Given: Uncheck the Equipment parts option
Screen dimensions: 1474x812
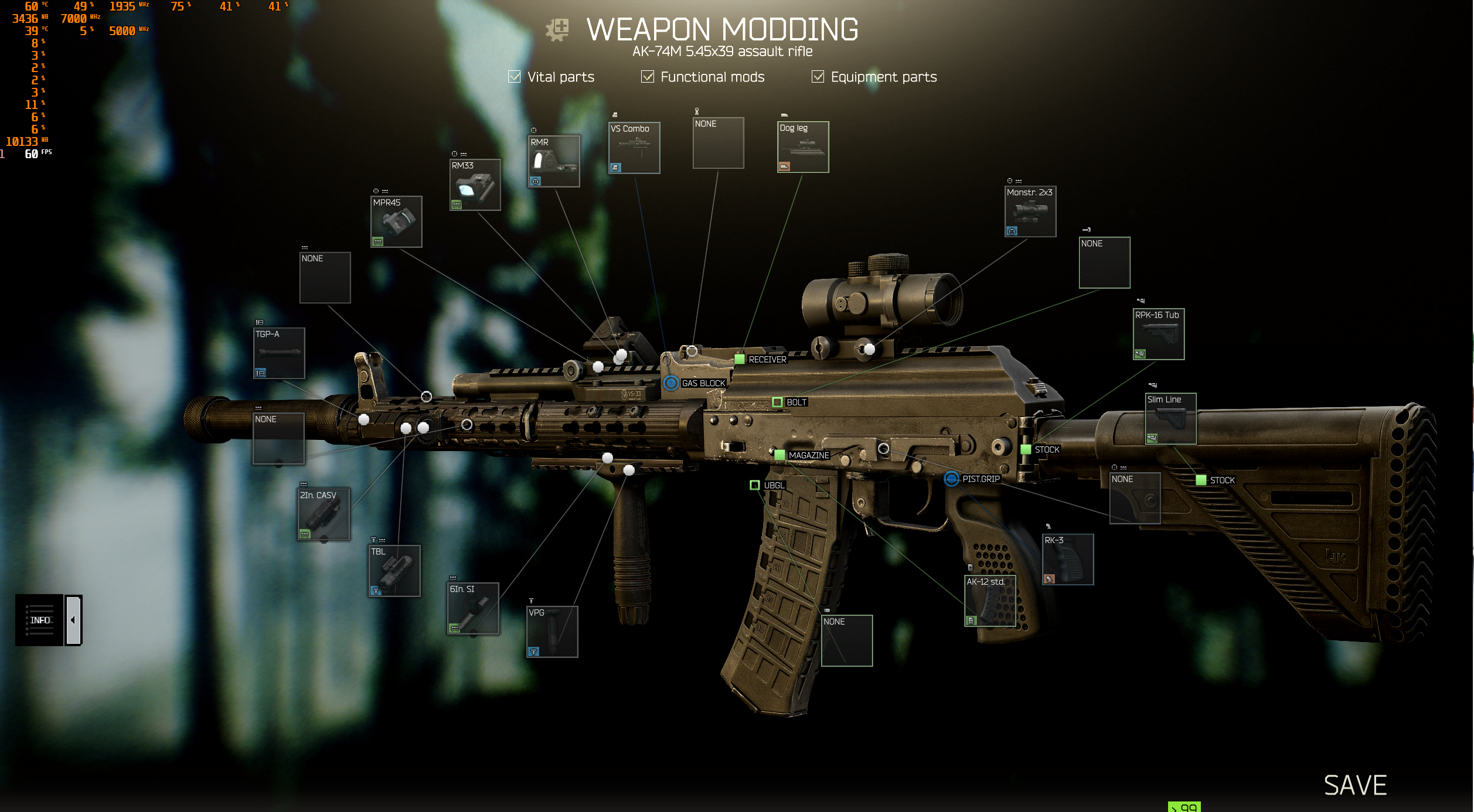Looking at the screenshot, I should 818,76.
